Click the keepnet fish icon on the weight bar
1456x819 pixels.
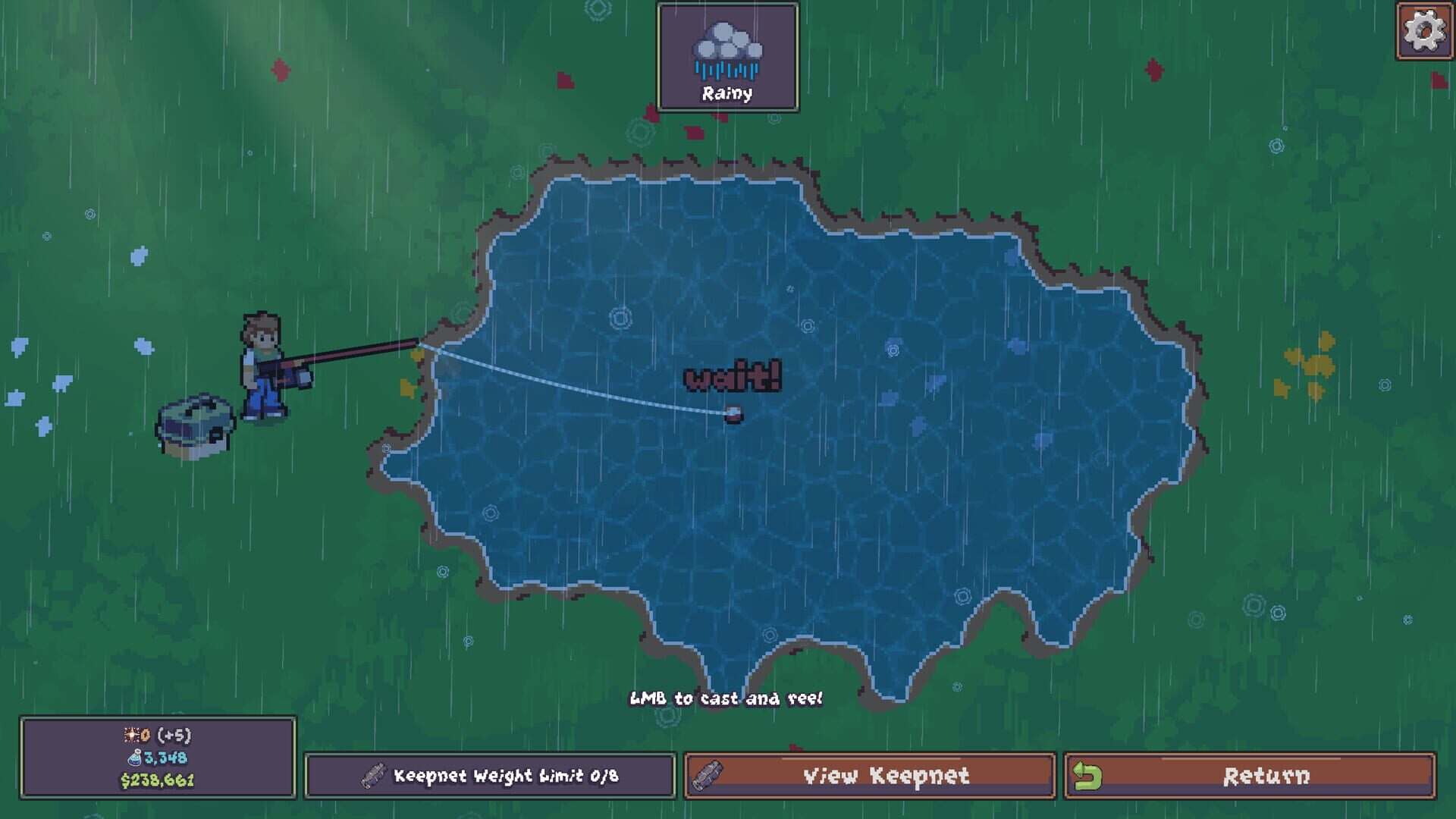[x=373, y=775]
